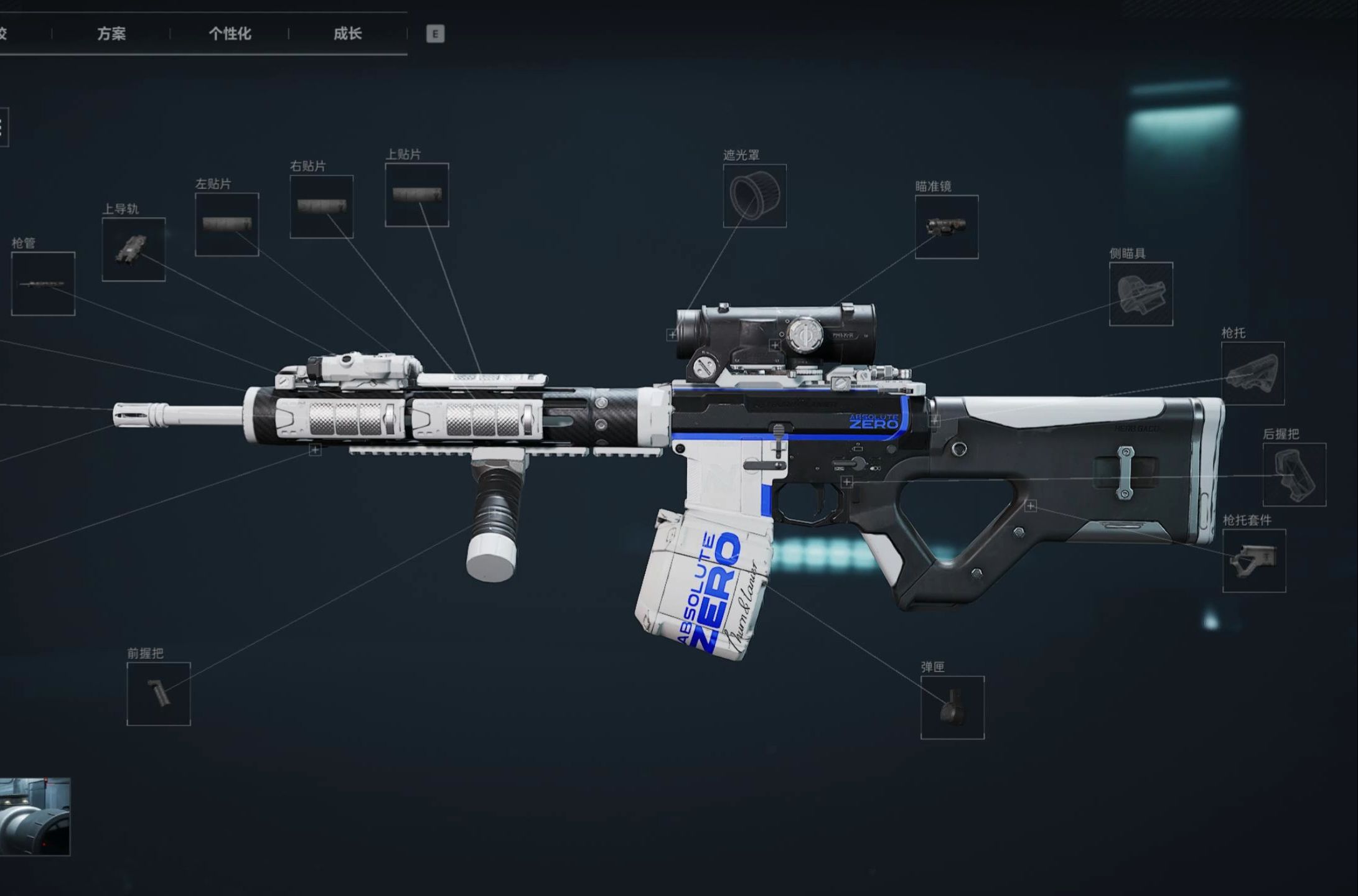1358x896 pixels.
Task: Open the 个性化 tab
Action: (x=230, y=34)
